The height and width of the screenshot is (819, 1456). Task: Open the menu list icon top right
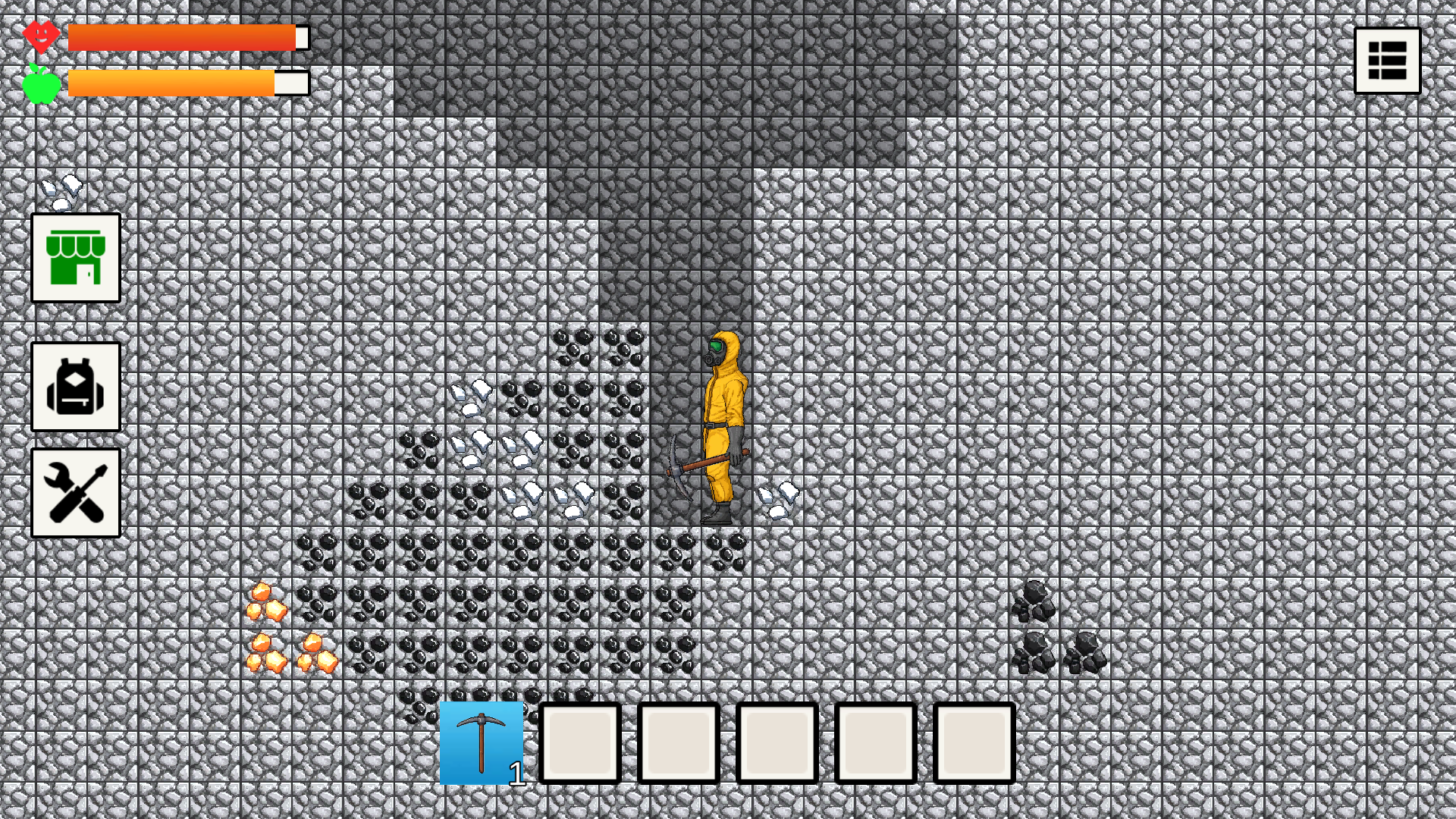pos(1387,60)
